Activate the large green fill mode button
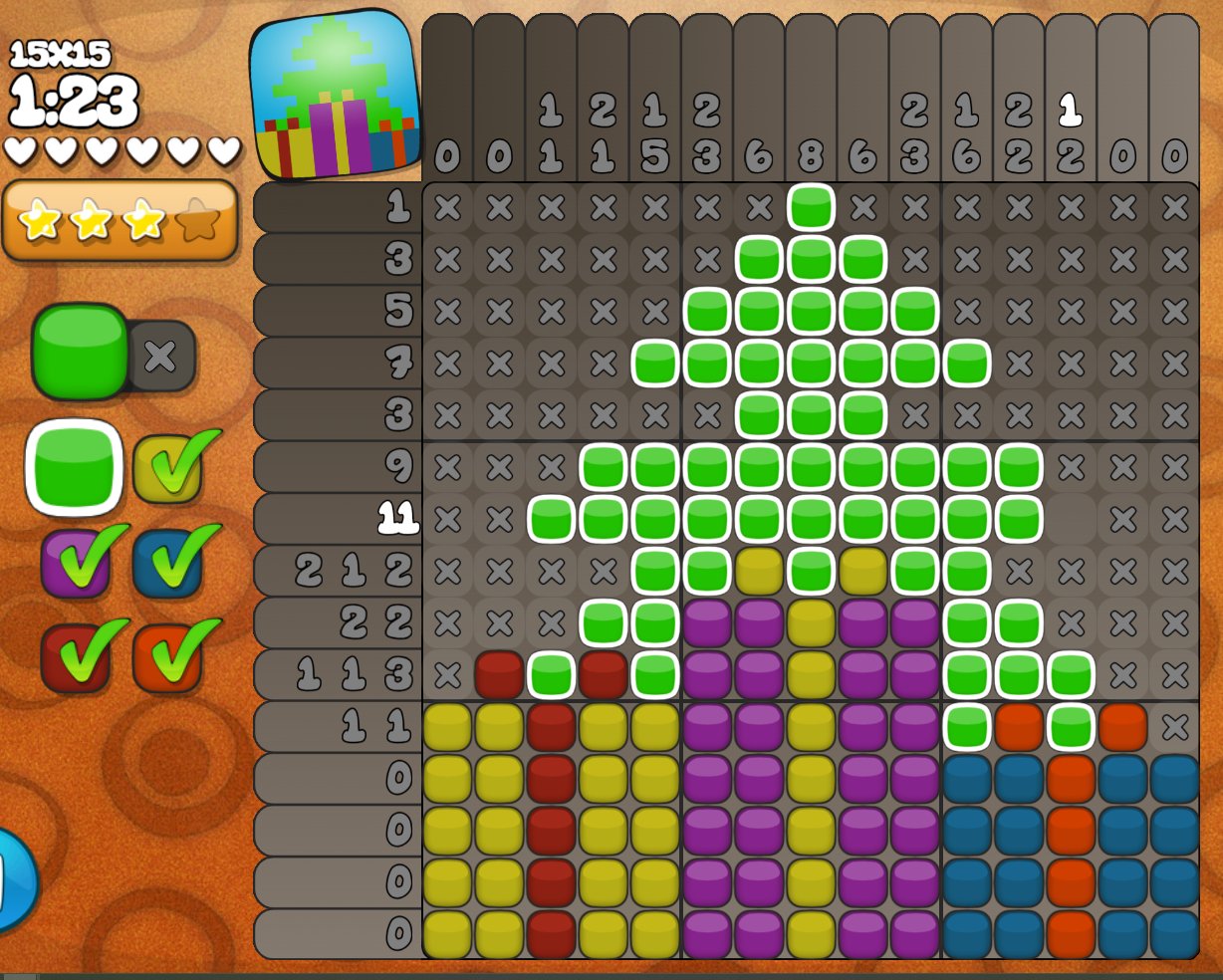1223x980 pixels. [x=80, y=352]
